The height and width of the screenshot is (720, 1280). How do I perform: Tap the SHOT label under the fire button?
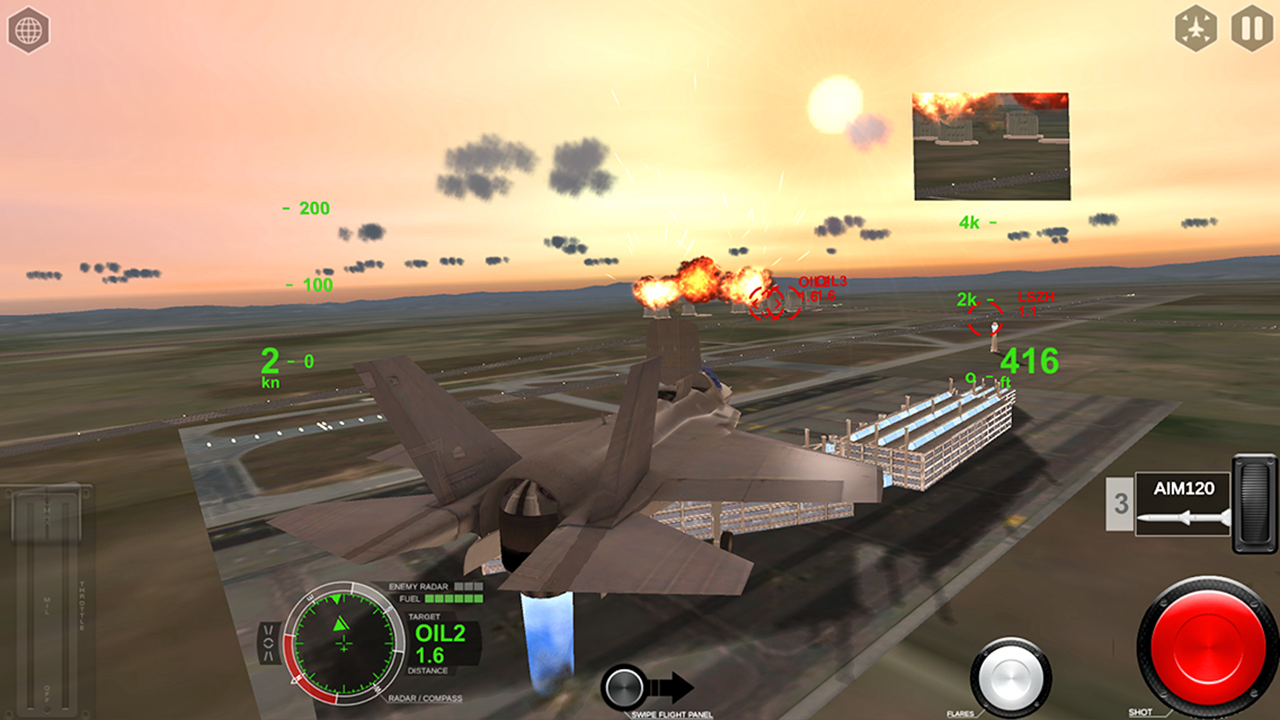pyautogui.click(x=1140, y=714)
